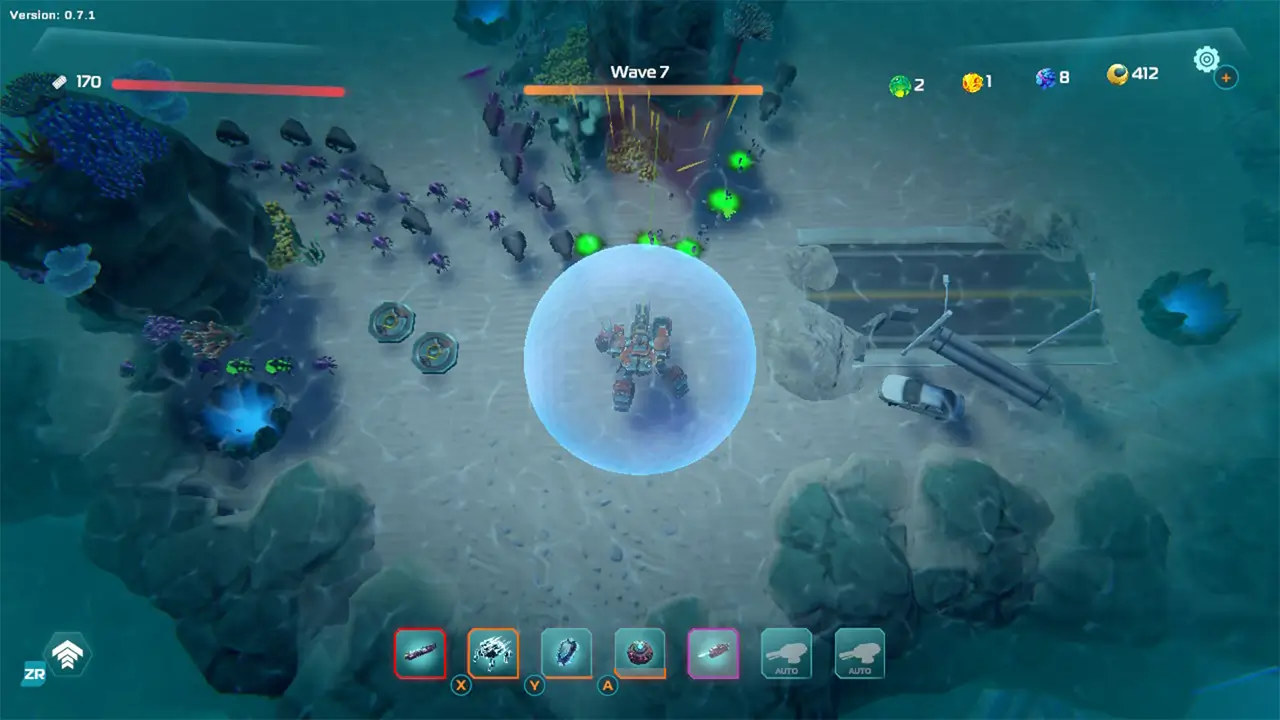Select the torpedo weapon in the red-bordered slot
The height and width of the screenshot is (720, 1280).
(420, 653)
